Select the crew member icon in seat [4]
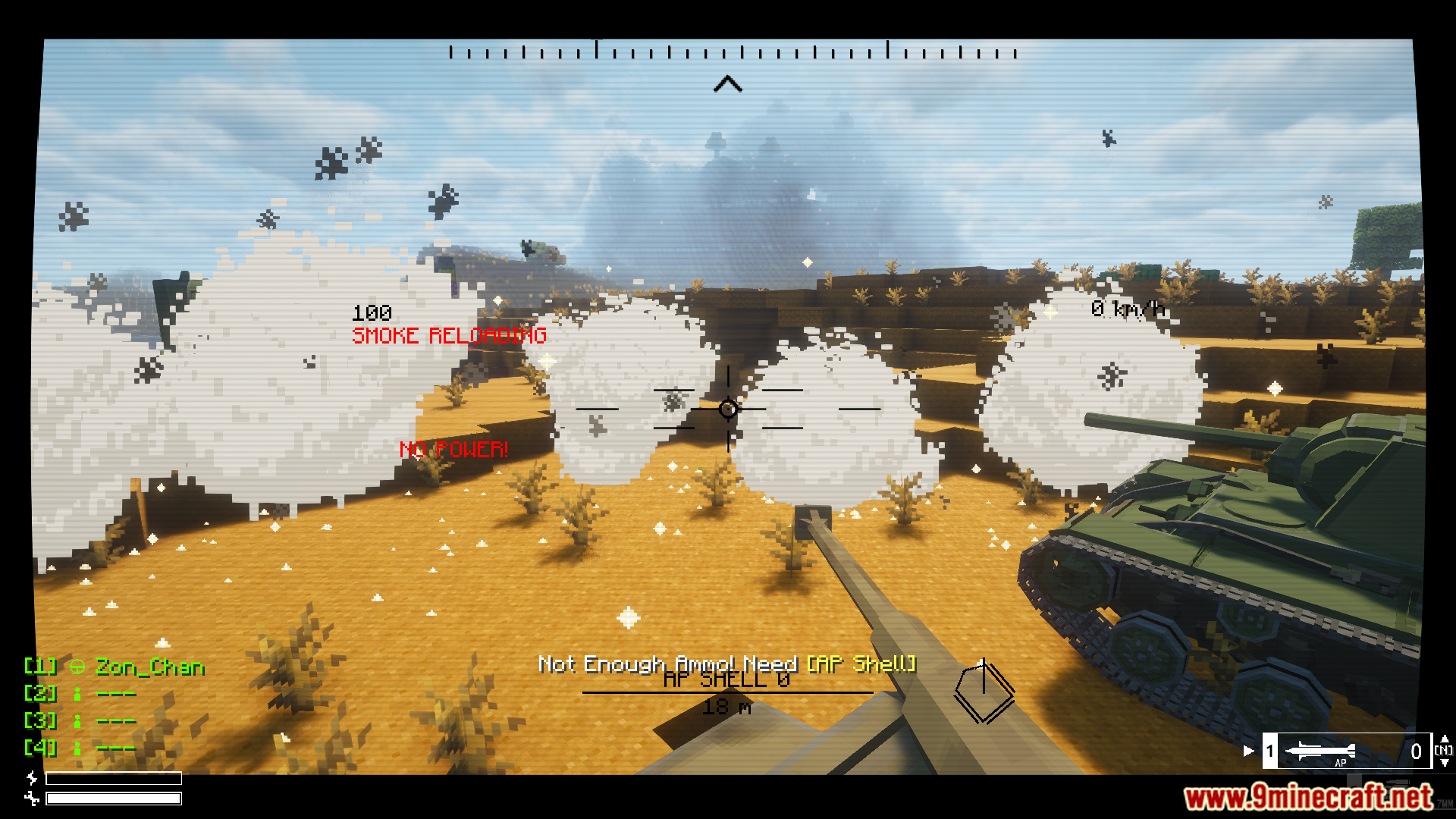1456x819 pixels. (x=77, y=749)
